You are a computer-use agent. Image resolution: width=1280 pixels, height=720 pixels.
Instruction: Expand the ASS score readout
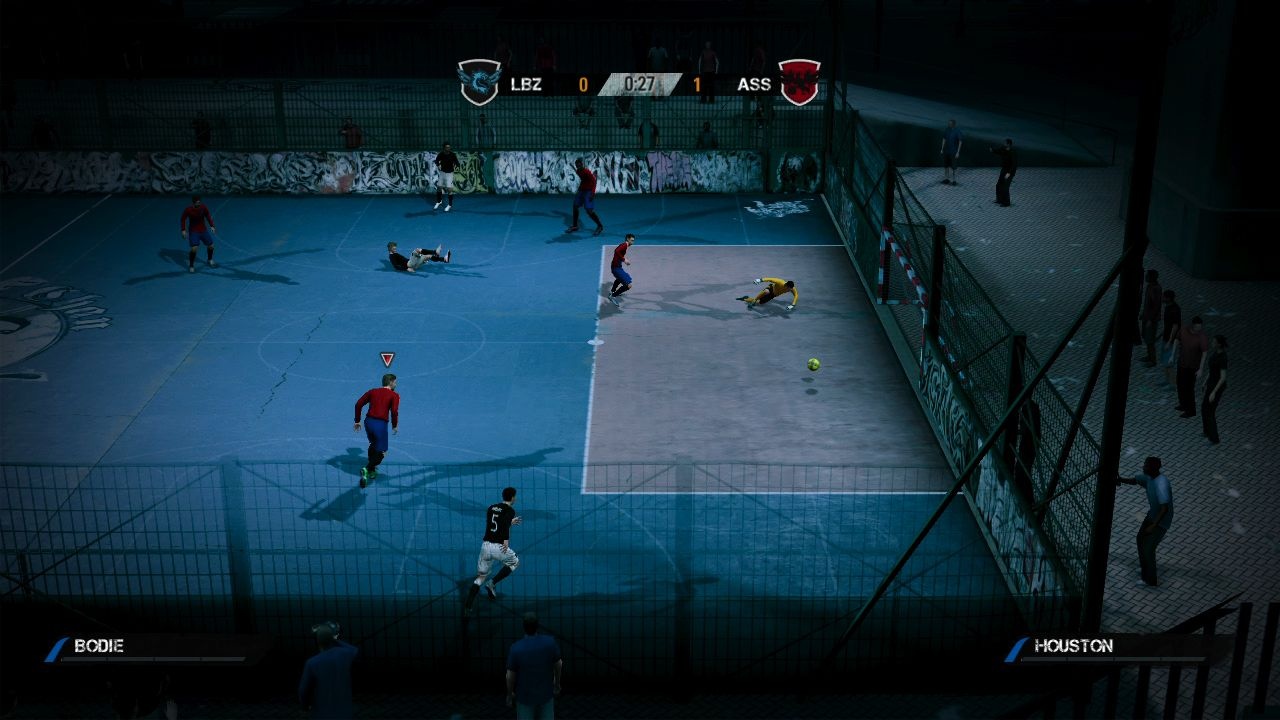(x=696, y=84)
